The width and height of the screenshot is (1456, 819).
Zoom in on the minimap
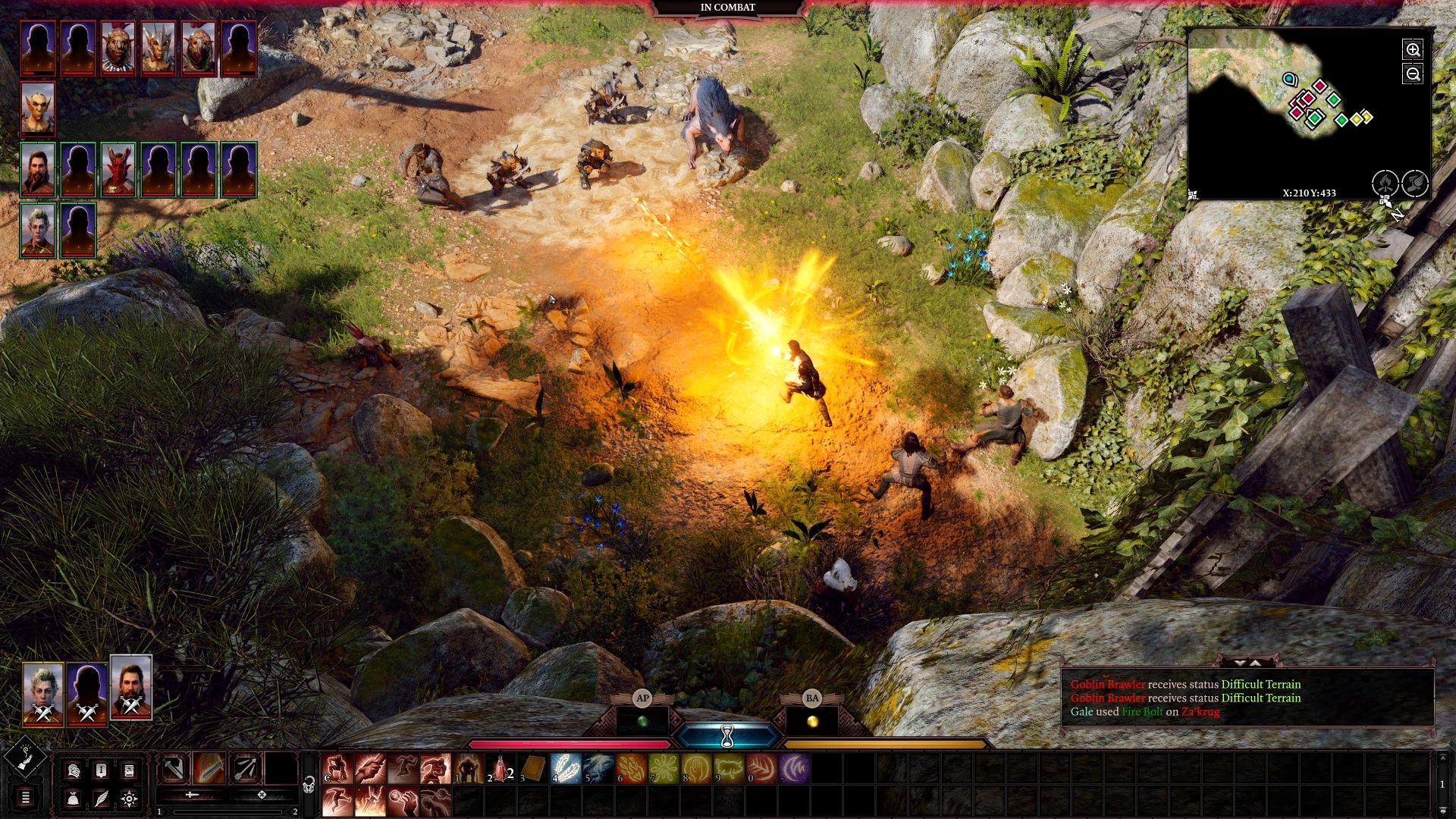click(x=1414, y=50)
